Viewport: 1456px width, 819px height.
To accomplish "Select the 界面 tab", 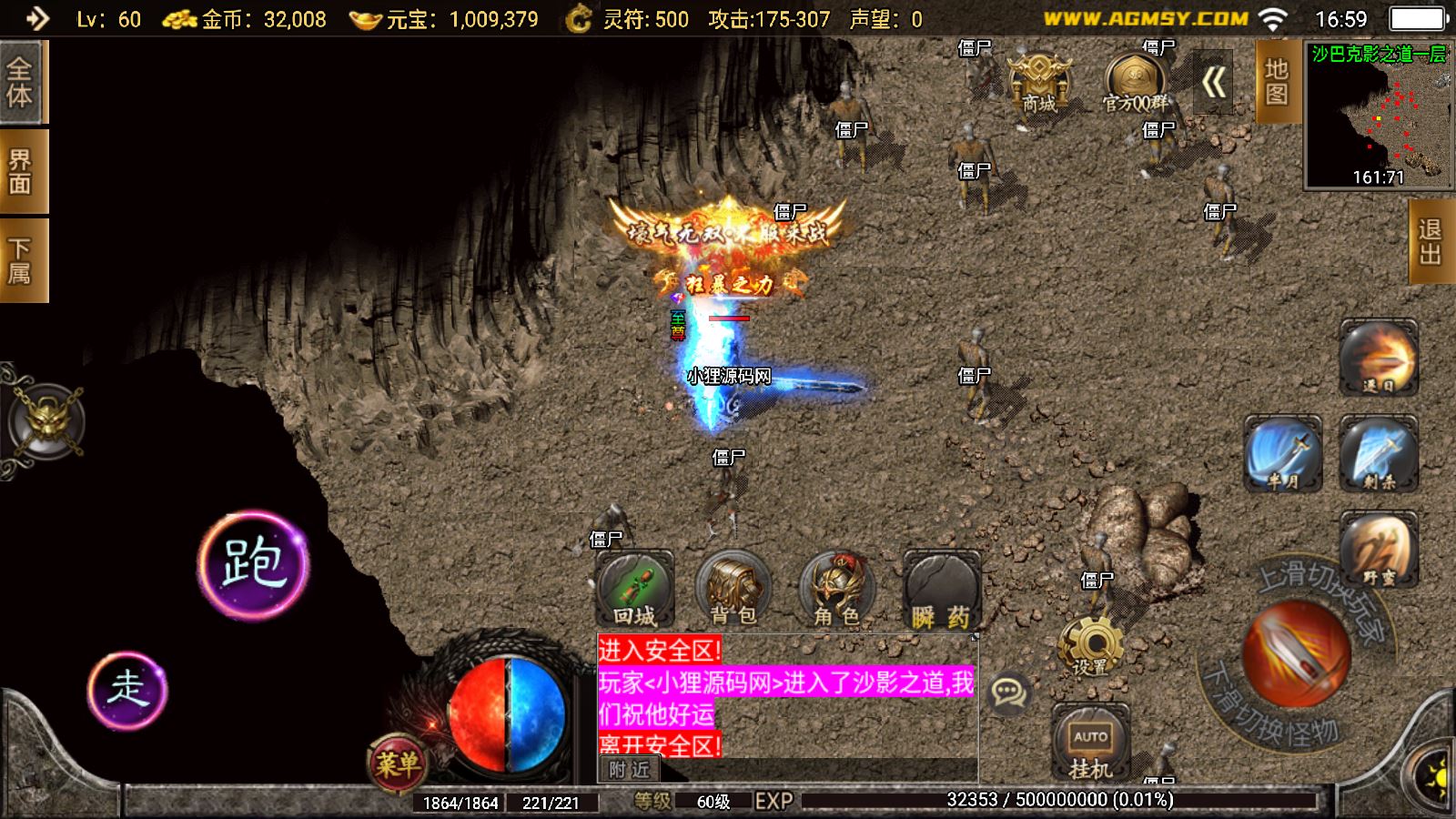I will (x=21, y=171).
